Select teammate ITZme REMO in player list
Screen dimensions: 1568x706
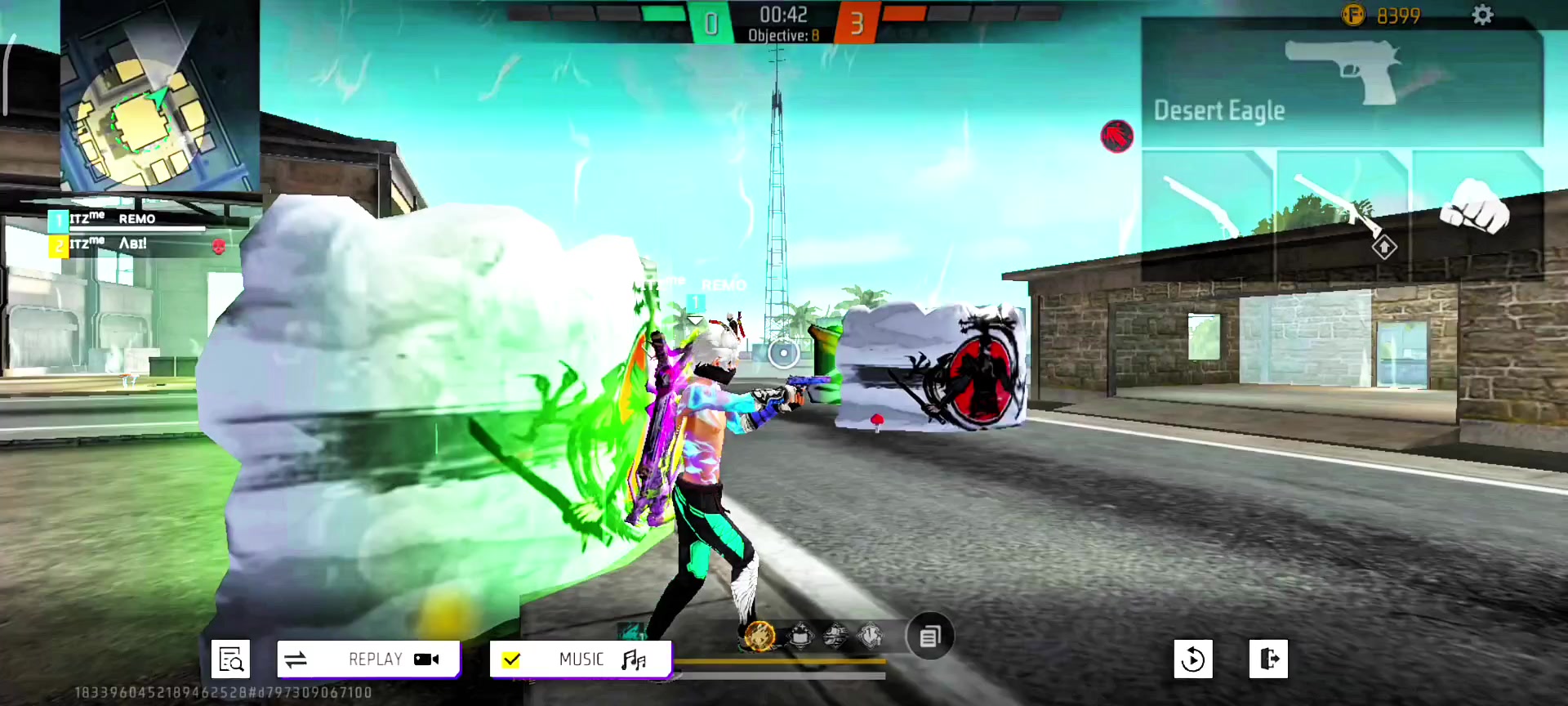tap(127, 219)
